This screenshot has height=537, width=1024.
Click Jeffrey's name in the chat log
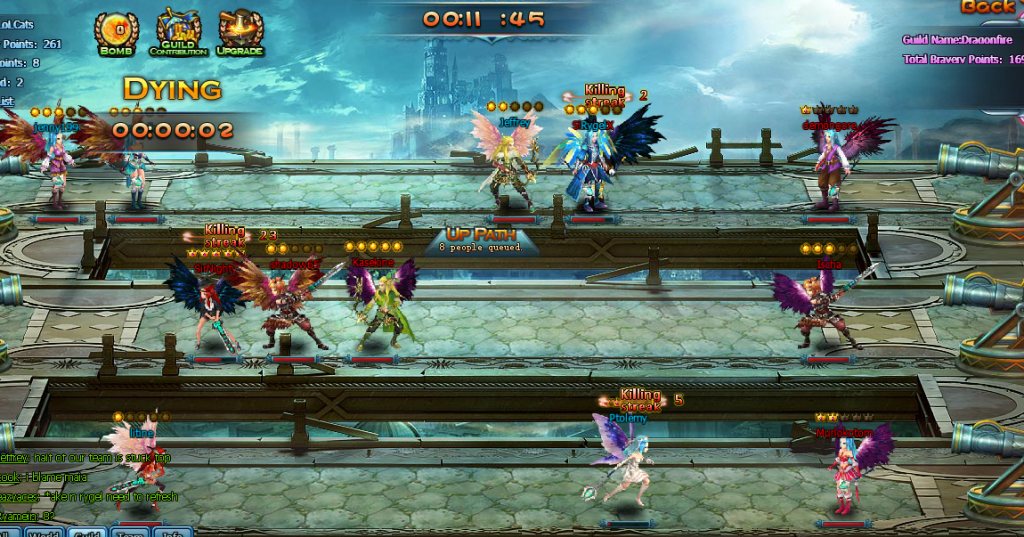point(15,458)
